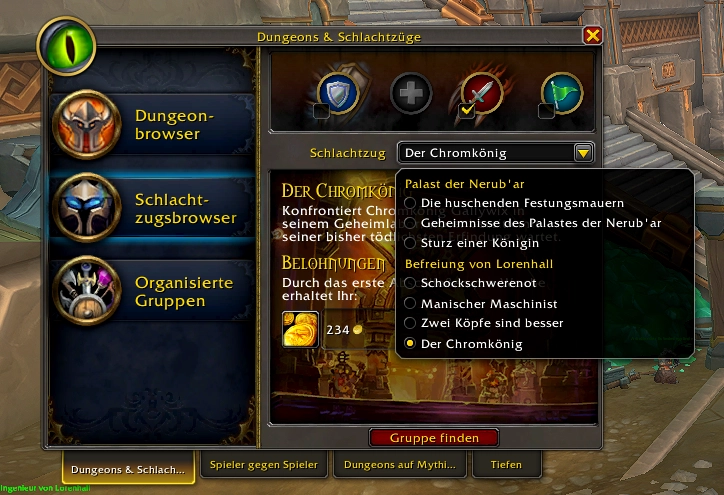Toggle the damage dealer role checkbox
The width and height of the screenshot is (724, 495).
(x=466, y=111)
